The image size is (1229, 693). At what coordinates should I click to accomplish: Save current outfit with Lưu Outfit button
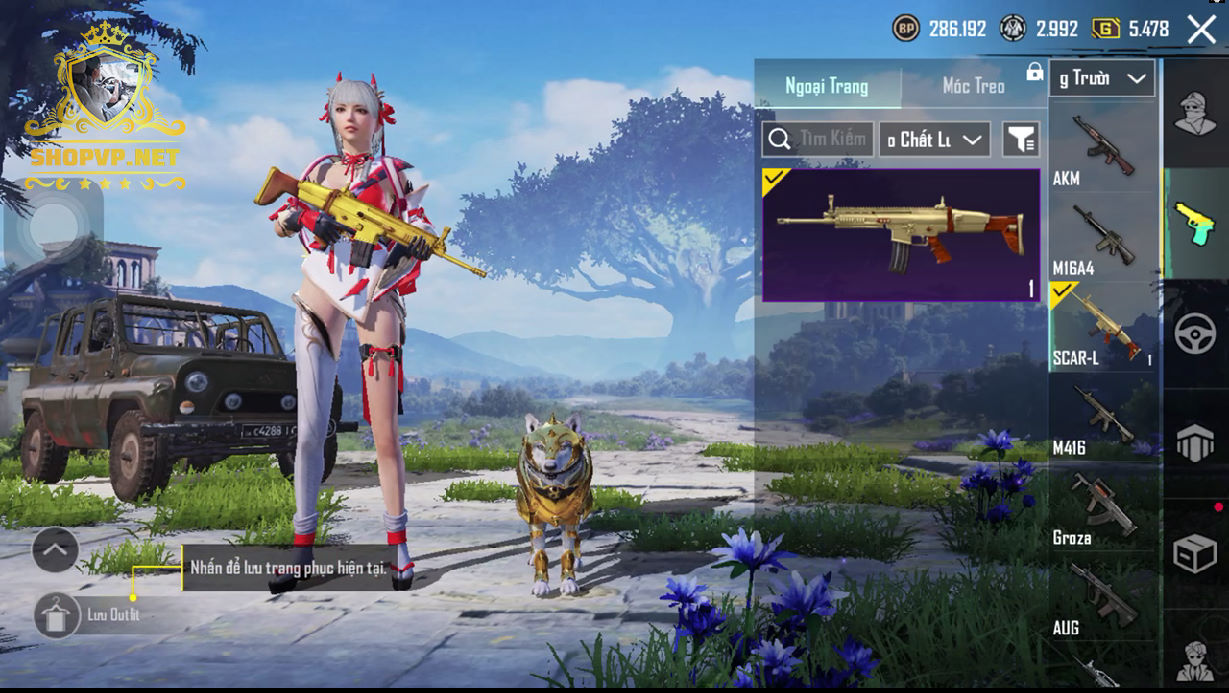coord(58,614)
